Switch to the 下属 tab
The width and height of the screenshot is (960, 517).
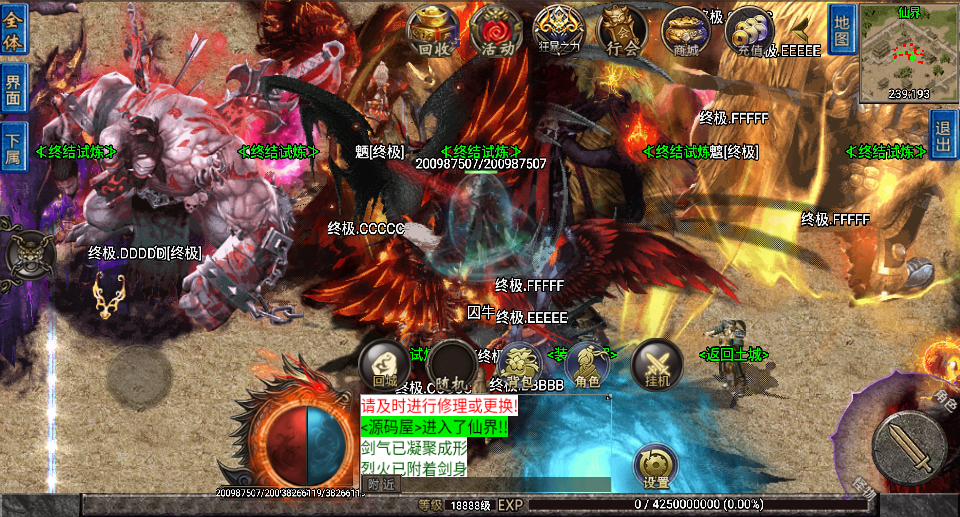[x=13, y=148]
